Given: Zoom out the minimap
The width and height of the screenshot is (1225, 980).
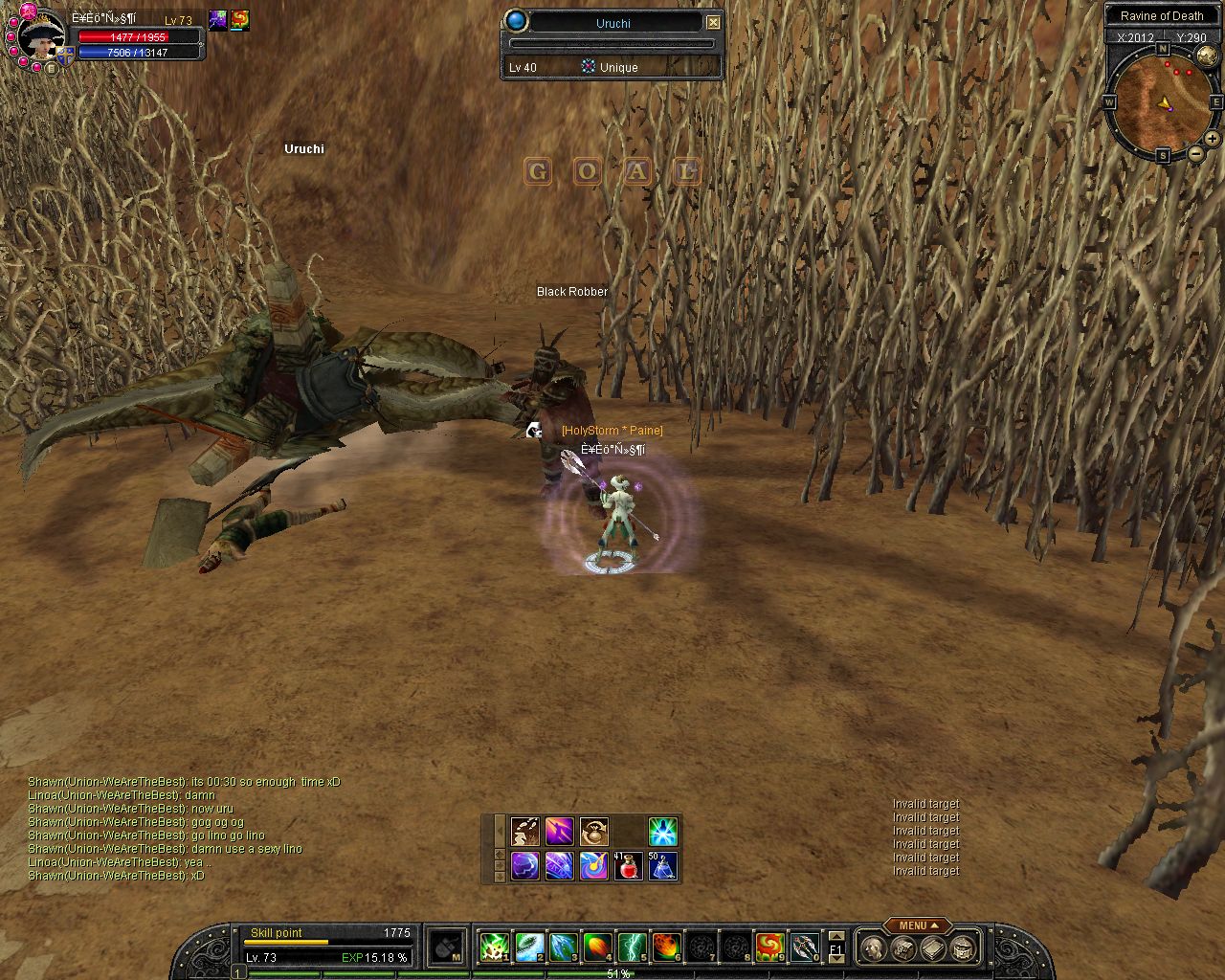Looking at the screenshot, I should pos(1196,153).
